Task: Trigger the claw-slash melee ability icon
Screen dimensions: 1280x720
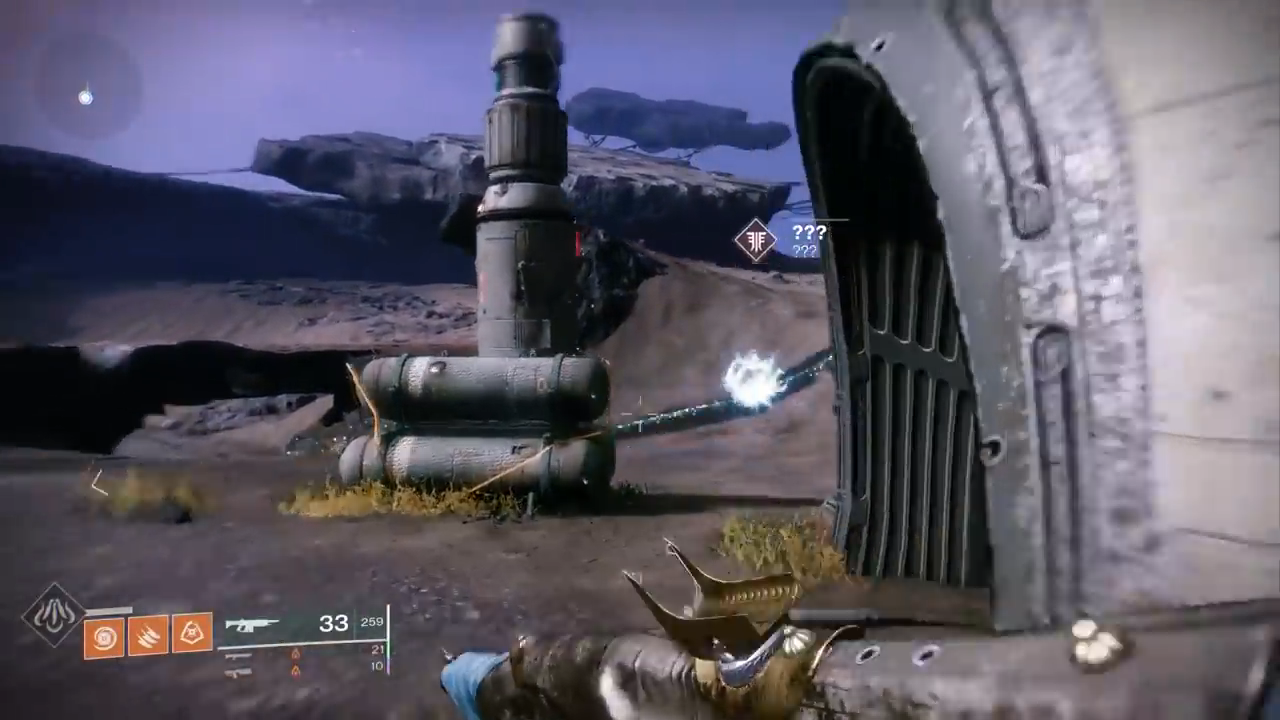Action: pyautogui.click(x=147, y=634)
